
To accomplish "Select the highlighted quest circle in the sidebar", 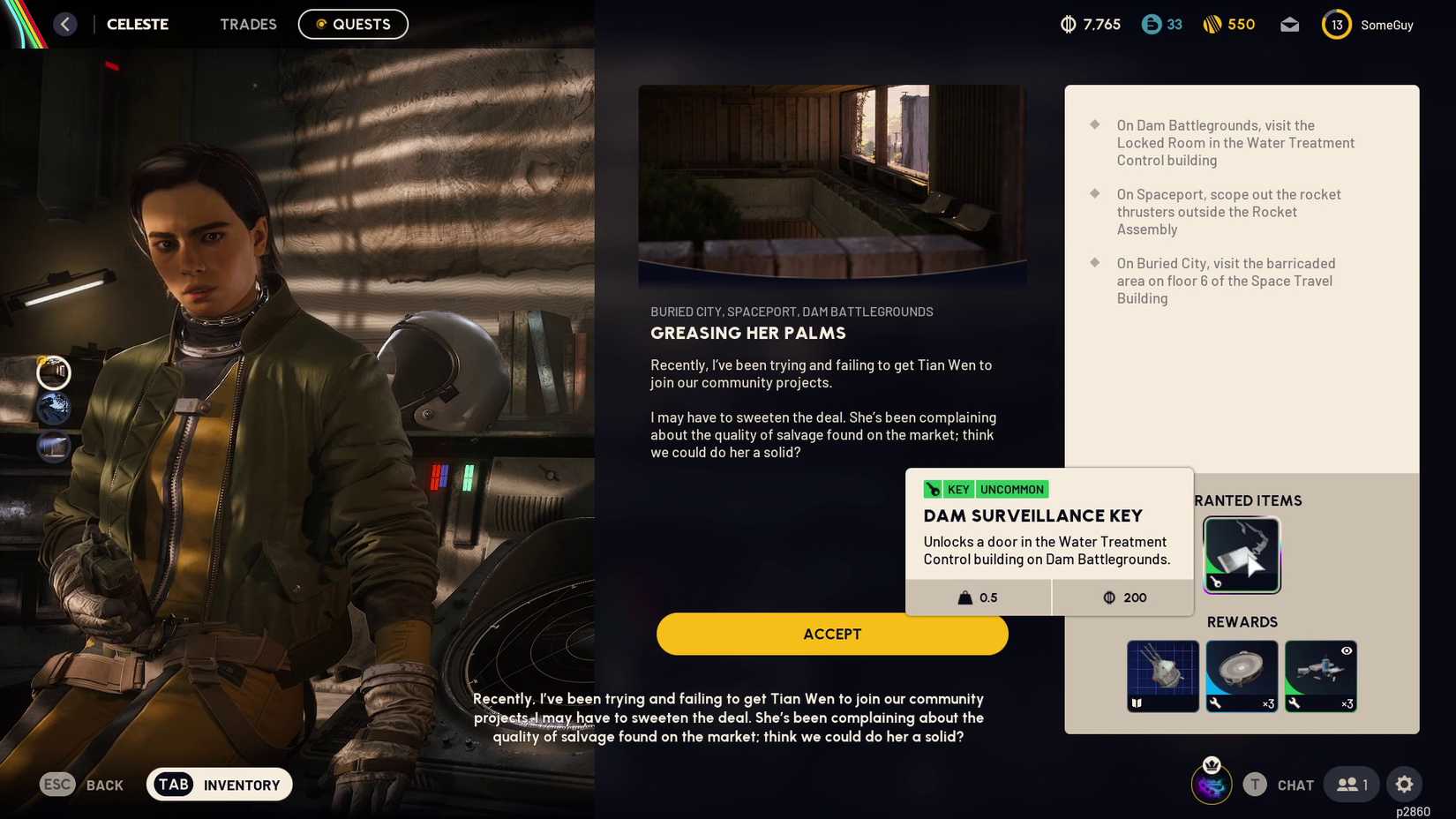I will pyautogui.click(x=54, y=372).
